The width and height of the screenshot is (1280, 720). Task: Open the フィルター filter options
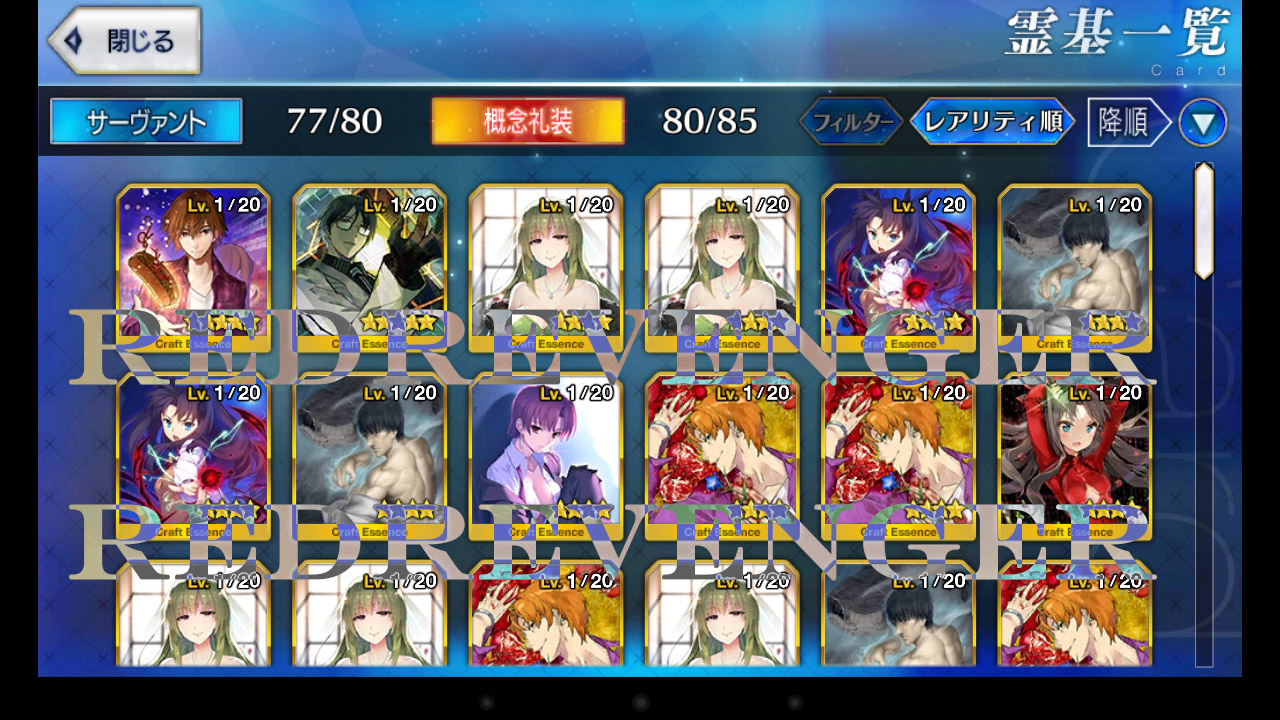[x=852, y=122]
